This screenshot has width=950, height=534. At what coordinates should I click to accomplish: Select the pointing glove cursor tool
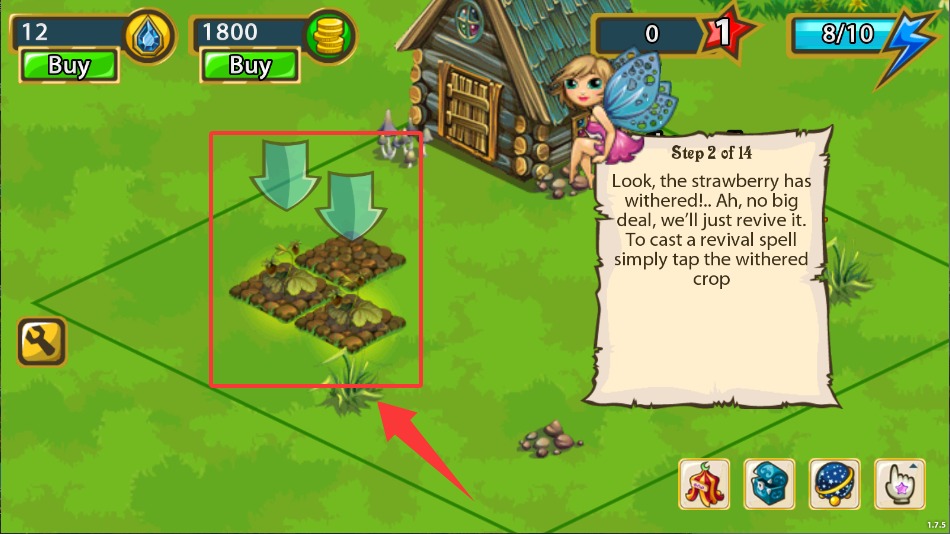click(x=899, y=484)
